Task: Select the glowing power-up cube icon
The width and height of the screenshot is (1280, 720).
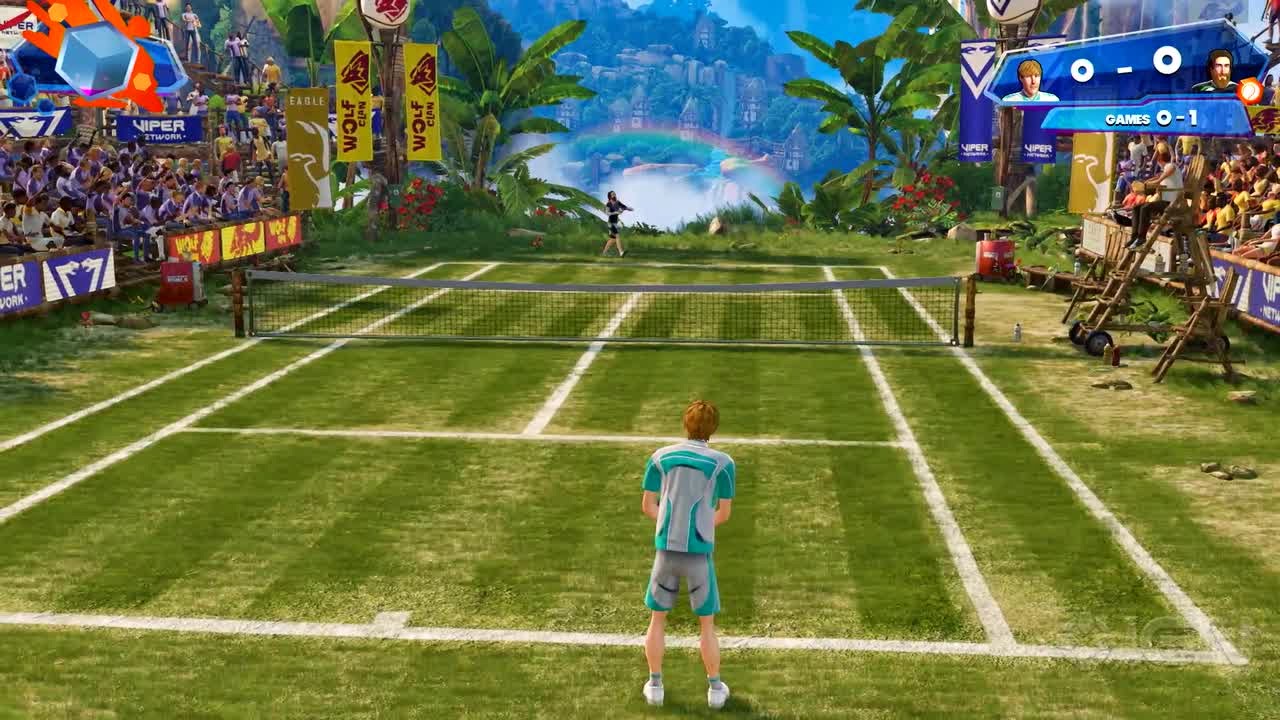Action: (x=95, y=60)
